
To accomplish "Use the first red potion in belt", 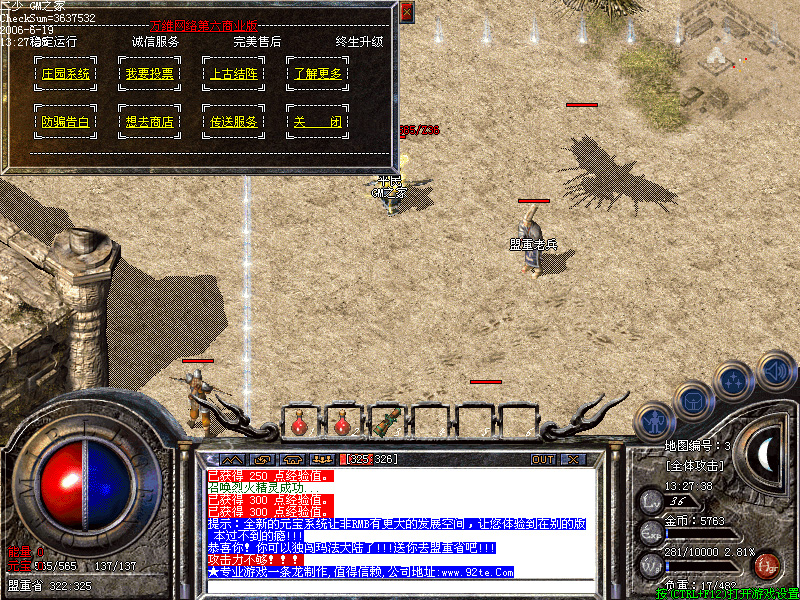I will click(x=299, y=422).
